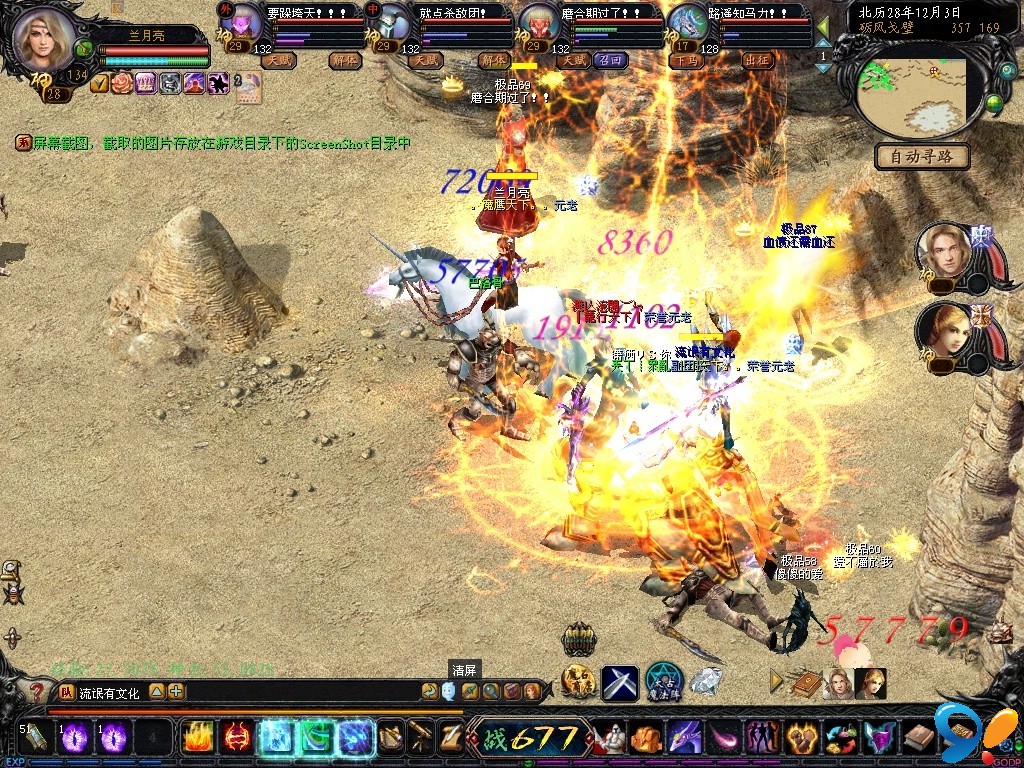Image resolution: width=1024 pixels, height=768 pixels.
Task: Click 召回 to recall the third pet
Action: point(609,60)
